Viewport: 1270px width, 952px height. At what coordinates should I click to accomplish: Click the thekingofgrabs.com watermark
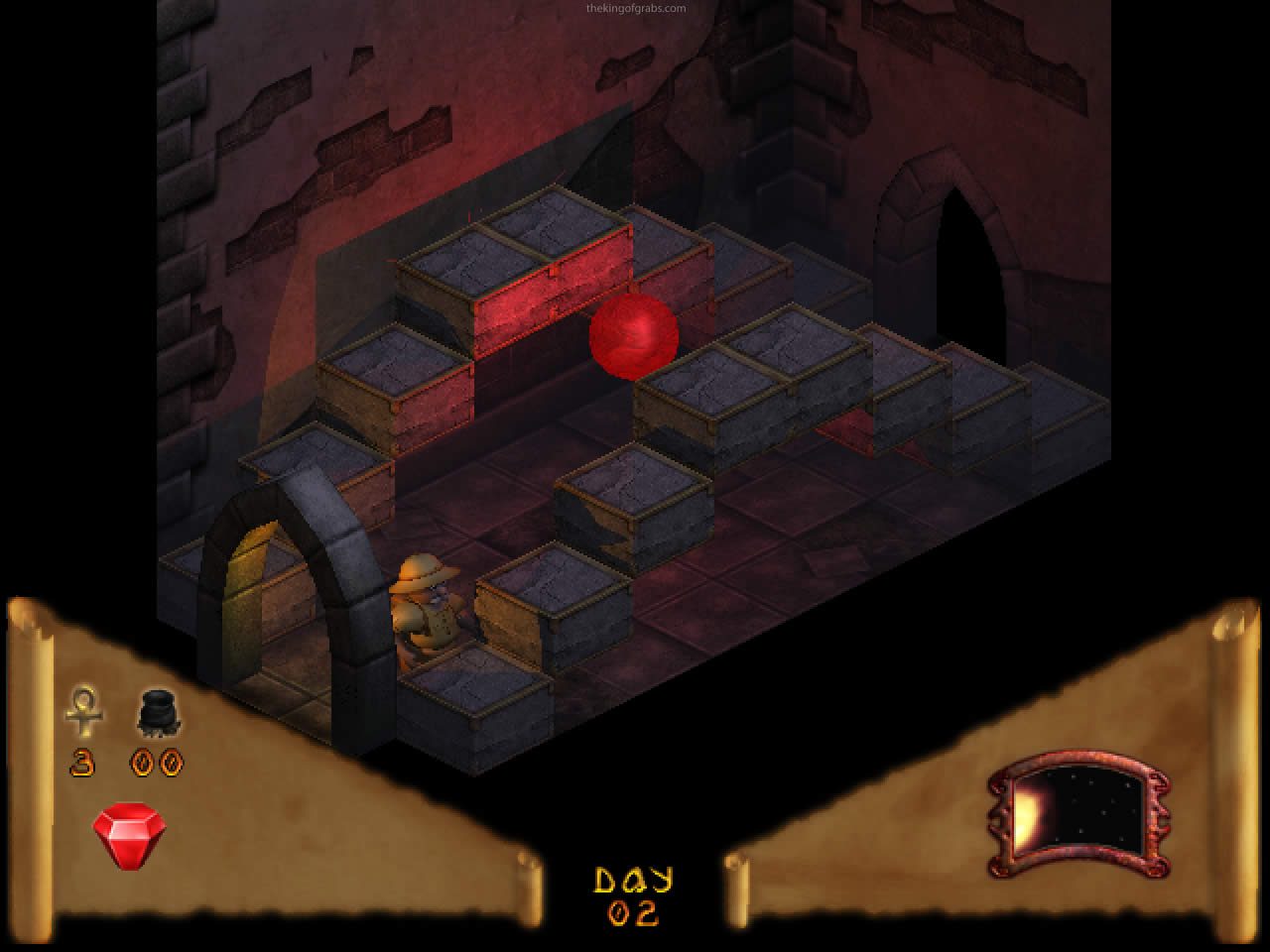635,7
